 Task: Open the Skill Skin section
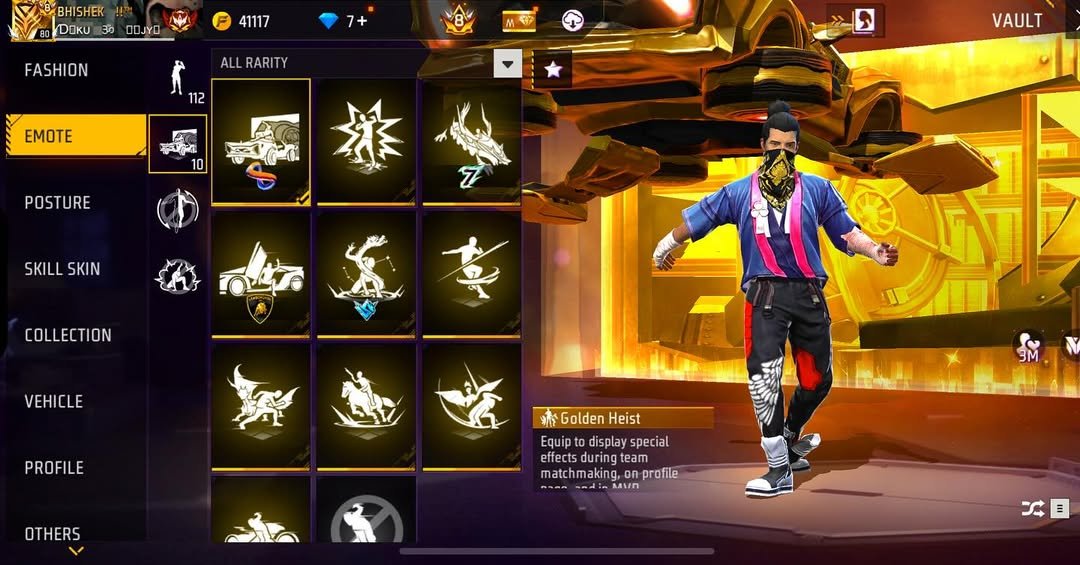coord(62,269)
